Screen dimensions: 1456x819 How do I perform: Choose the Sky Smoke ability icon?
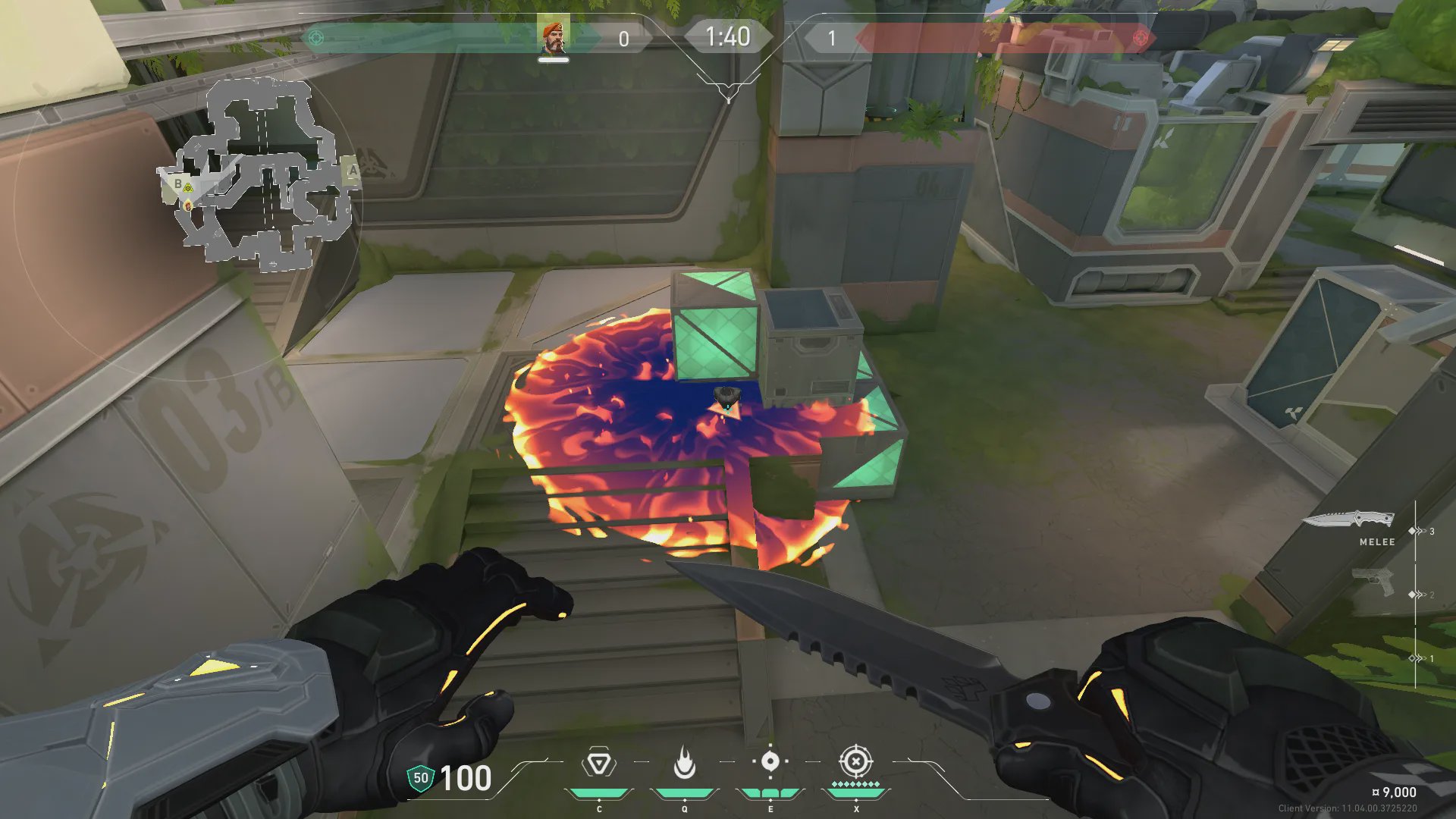(x=770, y=761)
